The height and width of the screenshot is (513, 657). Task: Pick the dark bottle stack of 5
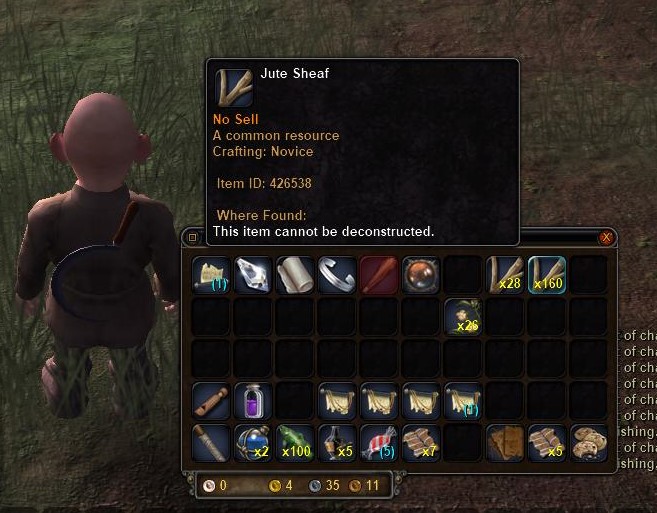[x=337, y=442]
